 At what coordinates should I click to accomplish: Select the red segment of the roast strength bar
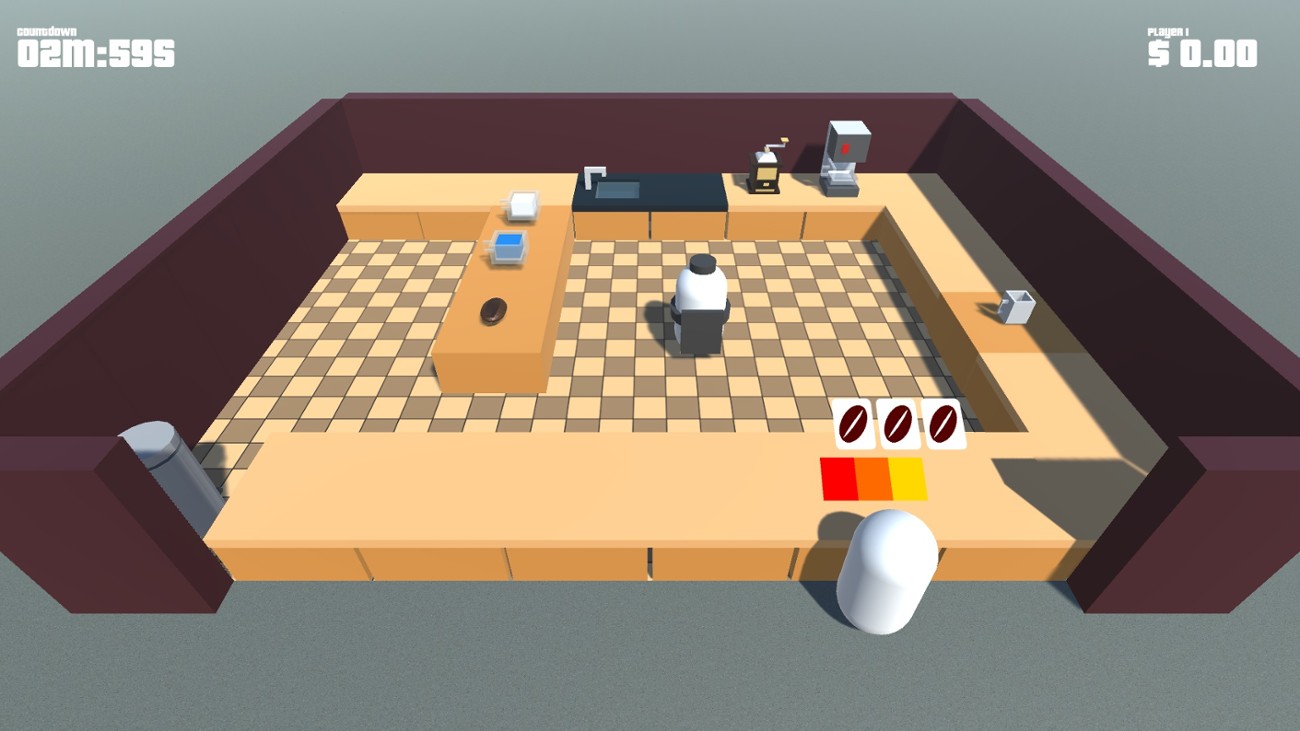click(838, 478)
